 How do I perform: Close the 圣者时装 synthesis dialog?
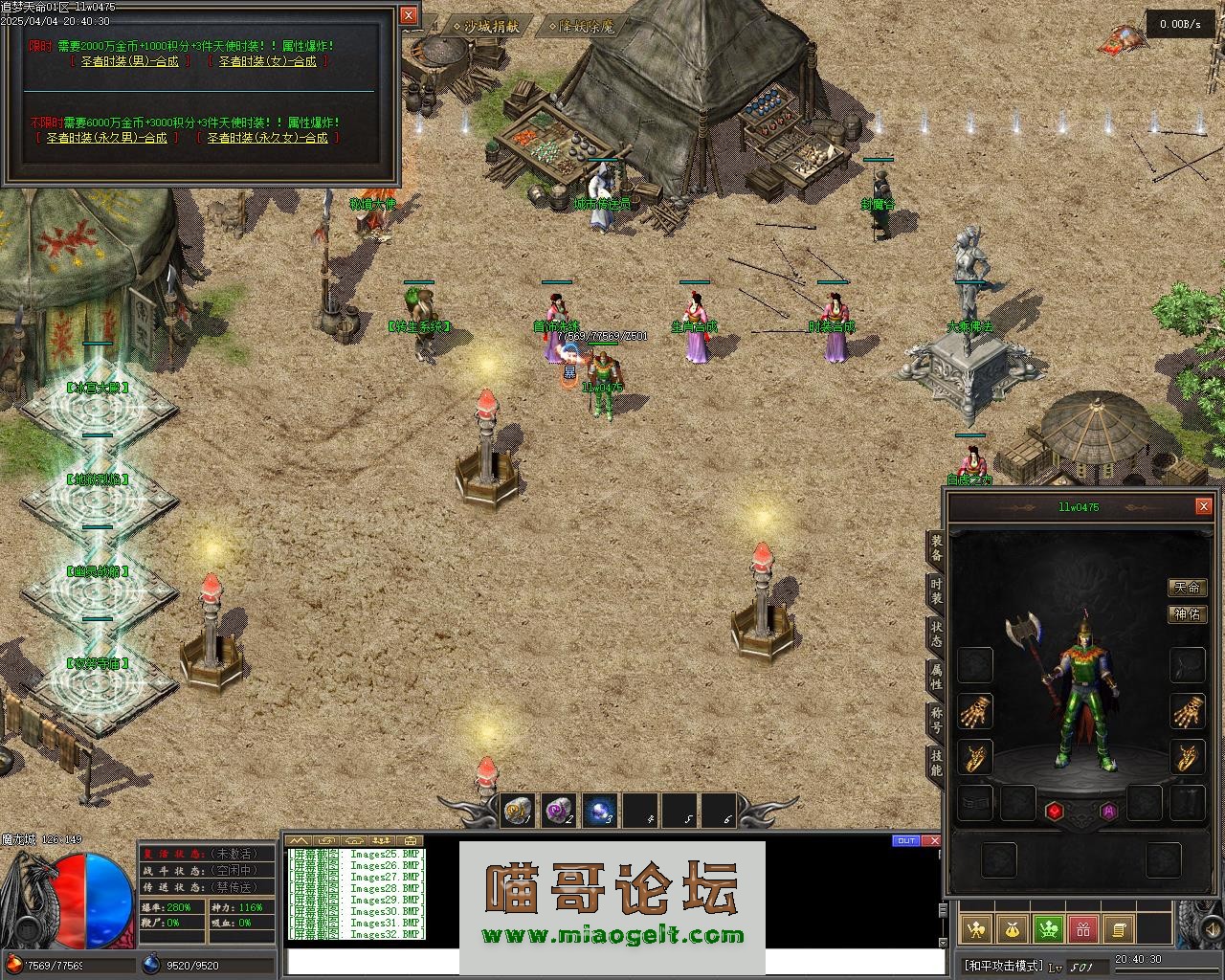click(409, 15)
